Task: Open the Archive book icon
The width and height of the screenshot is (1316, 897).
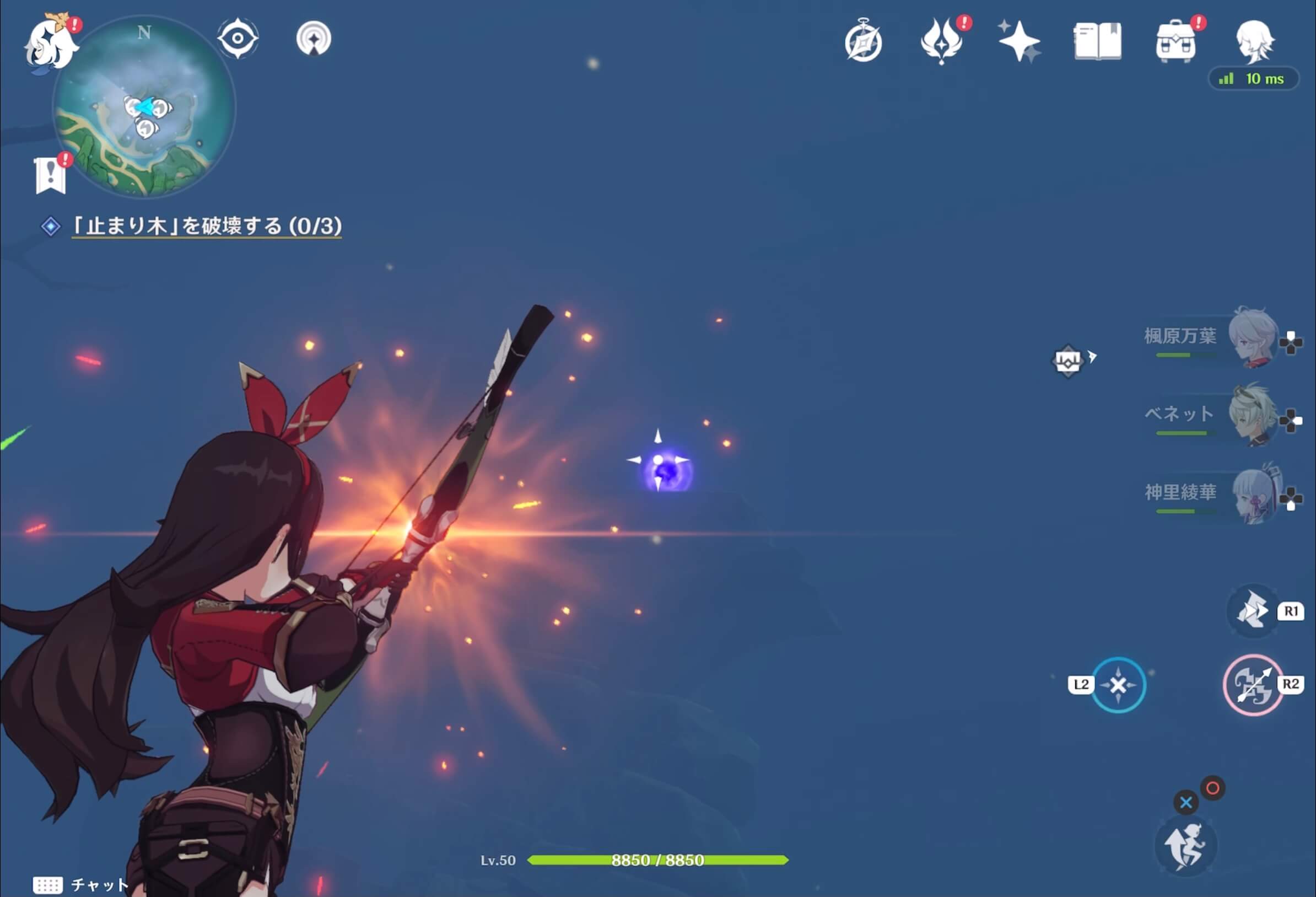Action: click(x=1098, y=41)
